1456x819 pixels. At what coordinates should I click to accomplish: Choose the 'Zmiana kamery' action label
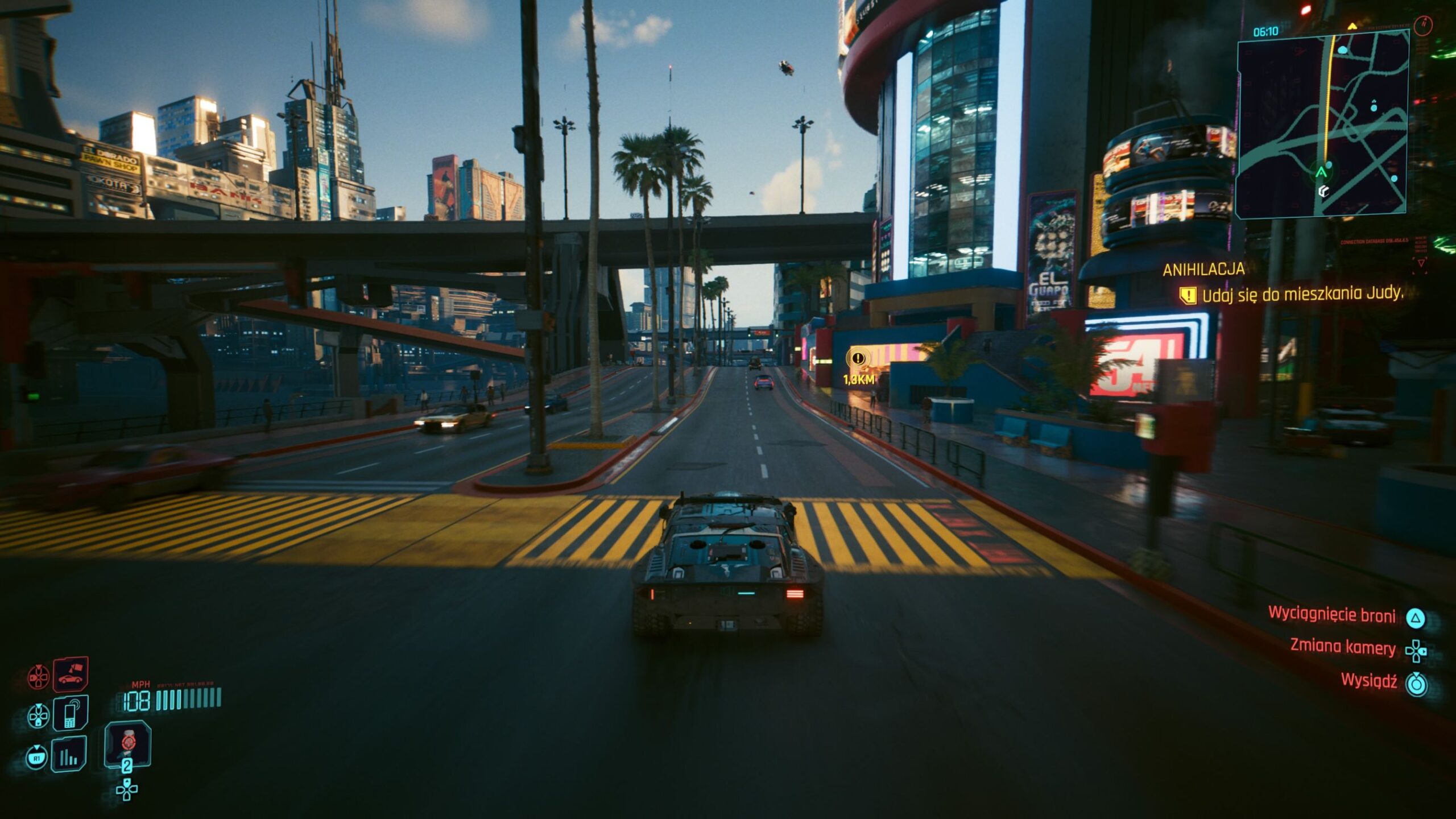1342,647
